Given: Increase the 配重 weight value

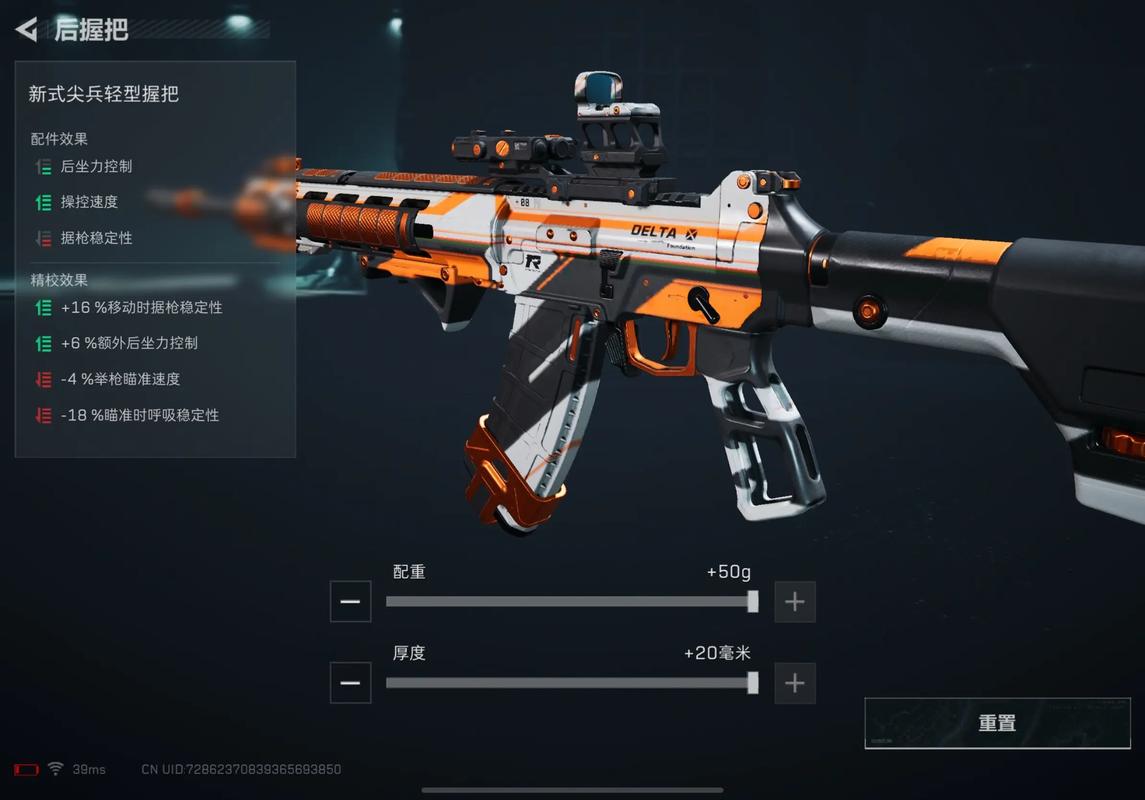Looking at the screenshot, I should pos(795,602).
